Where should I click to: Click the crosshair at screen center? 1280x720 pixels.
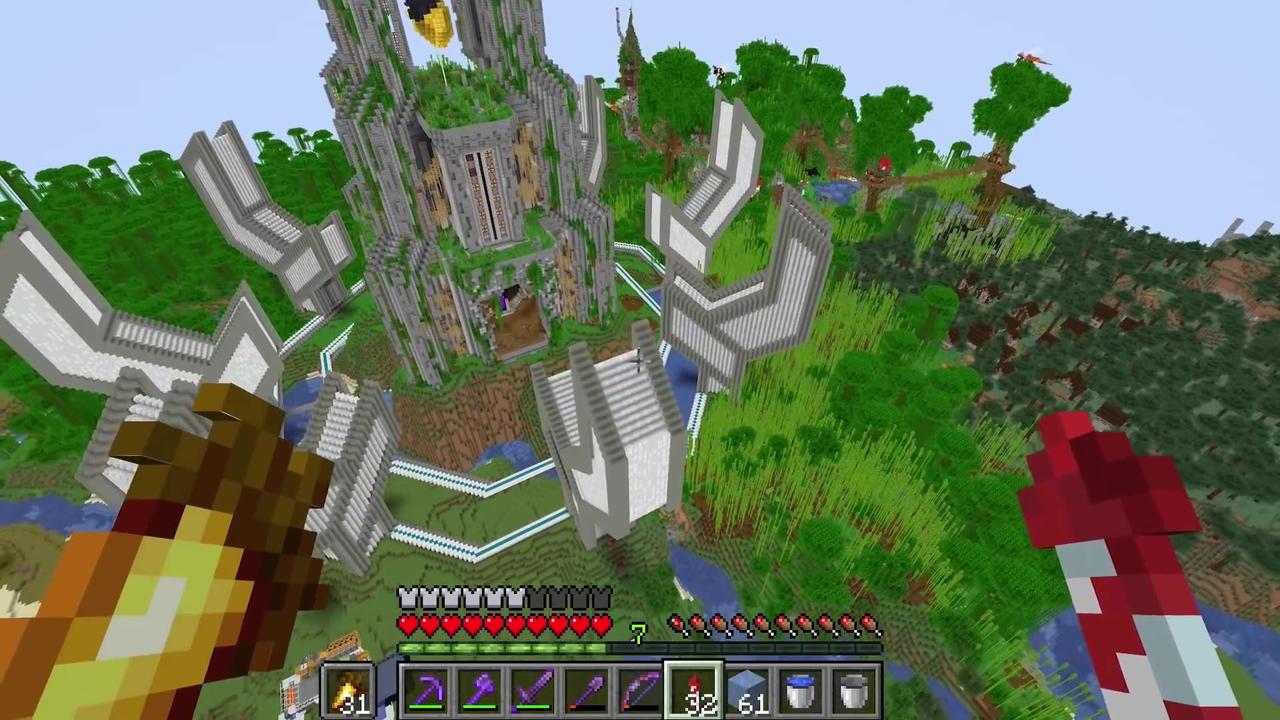click(640, 360)
